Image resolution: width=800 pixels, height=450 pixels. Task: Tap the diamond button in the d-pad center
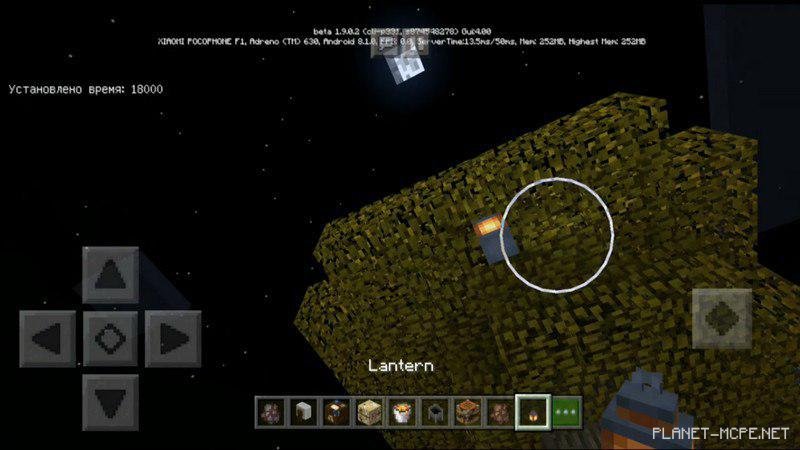click(110, 340)
